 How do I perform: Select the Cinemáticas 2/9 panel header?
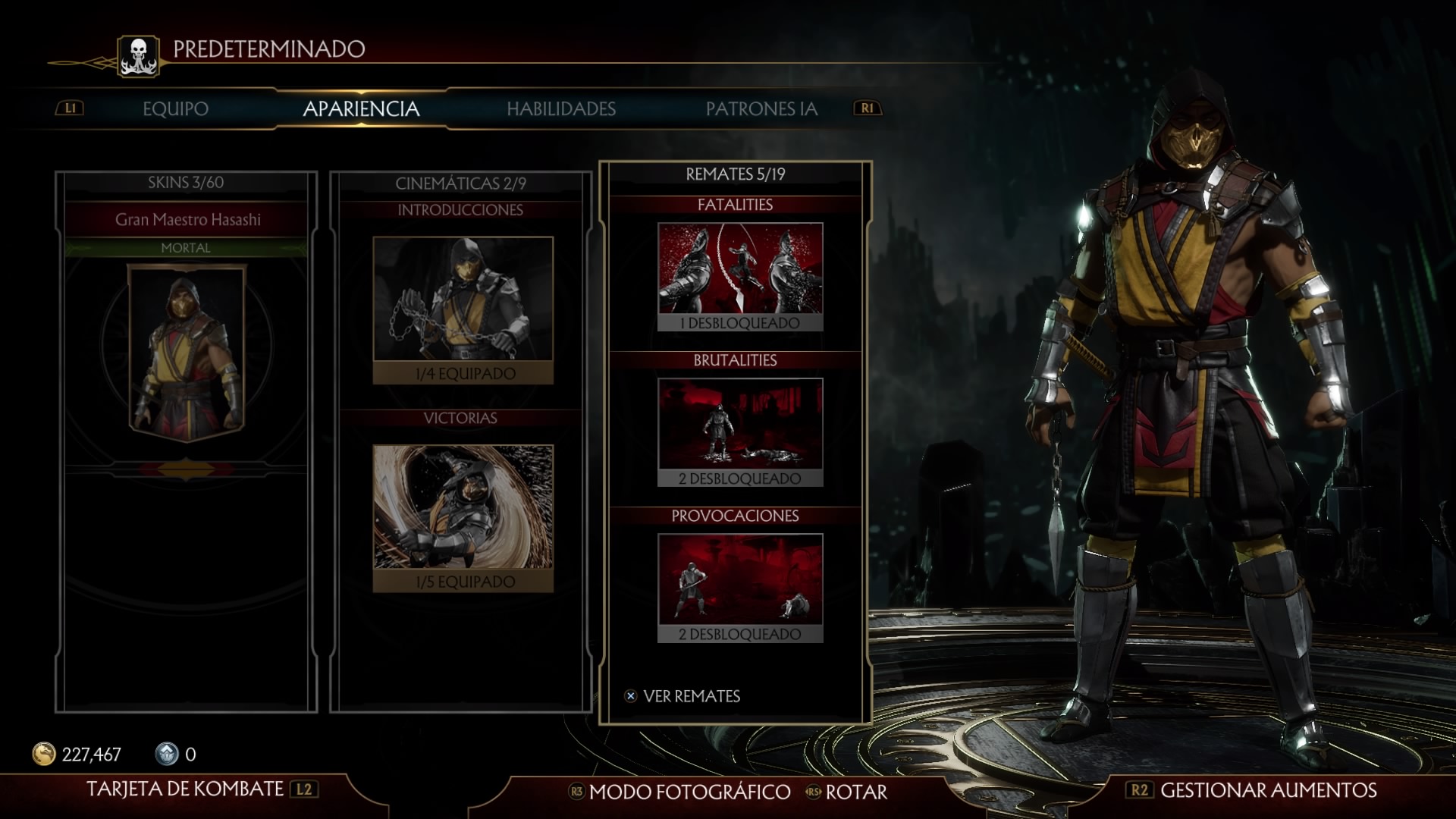pyautogui.click(x=460, y=183)
